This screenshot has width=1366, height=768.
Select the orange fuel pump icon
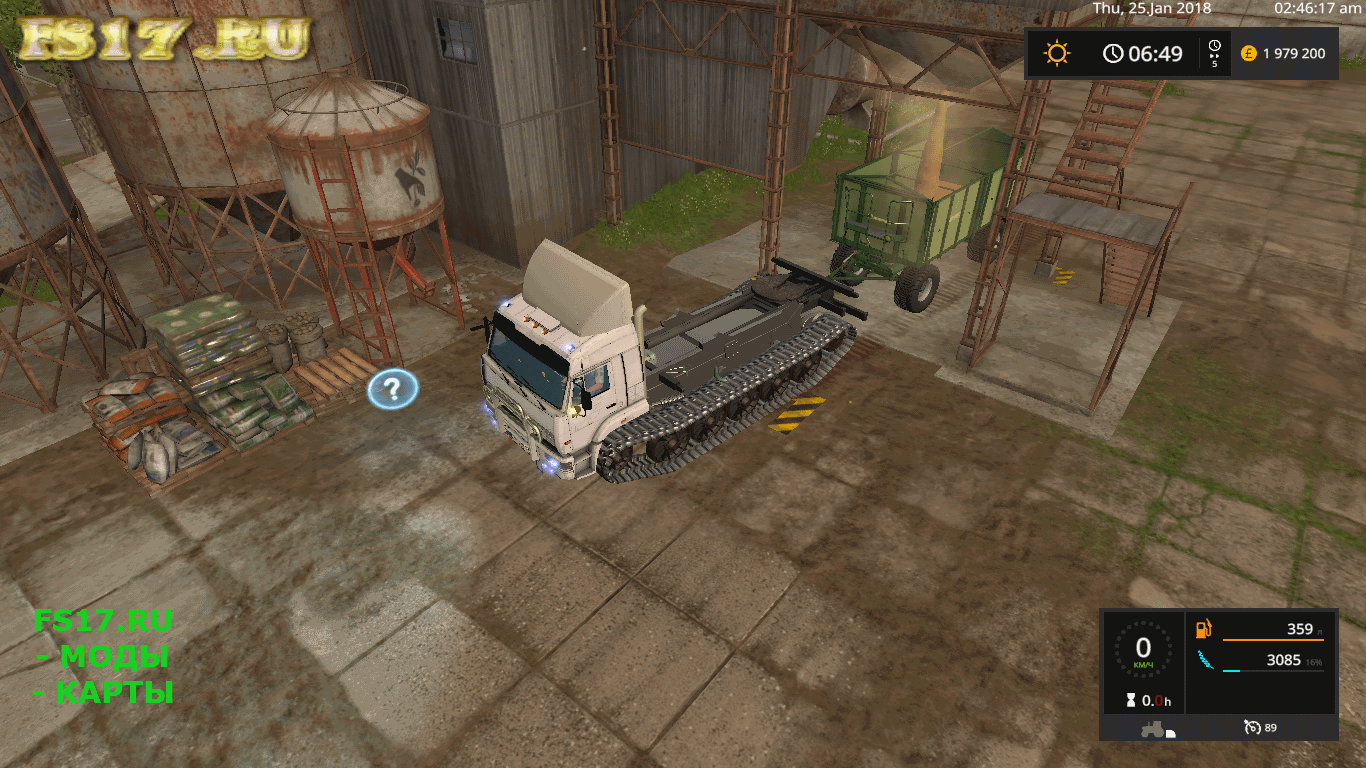point(1206,630)
